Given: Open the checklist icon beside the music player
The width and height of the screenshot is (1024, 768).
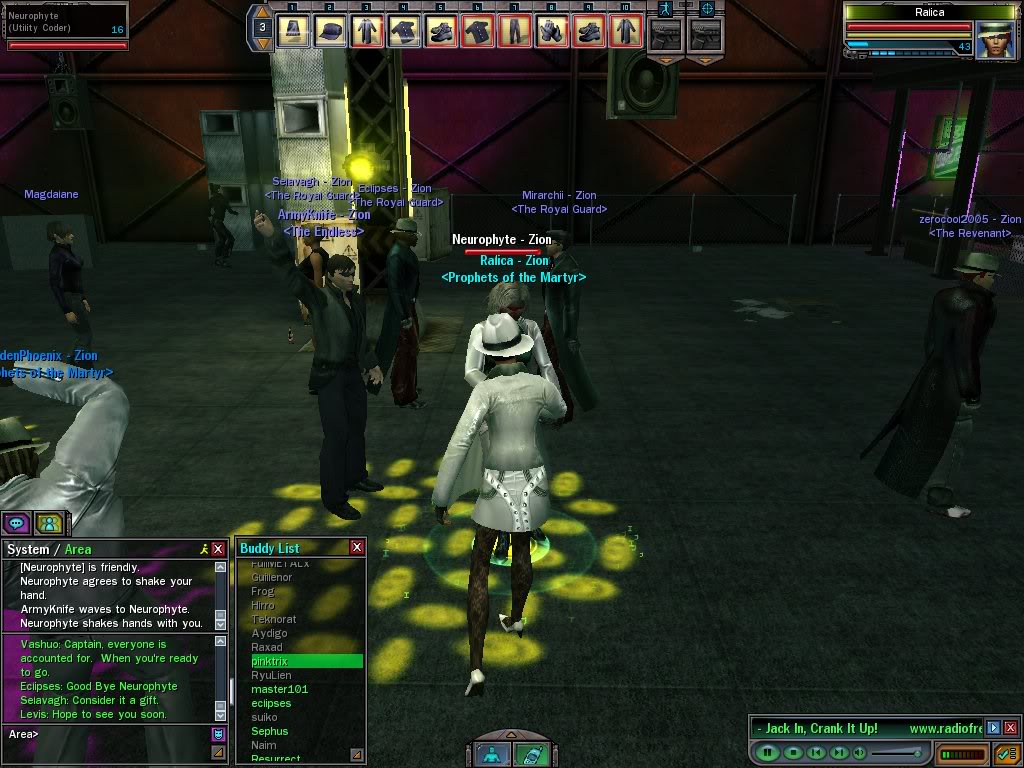Looking at the screenshot, I should (1007, 752).
